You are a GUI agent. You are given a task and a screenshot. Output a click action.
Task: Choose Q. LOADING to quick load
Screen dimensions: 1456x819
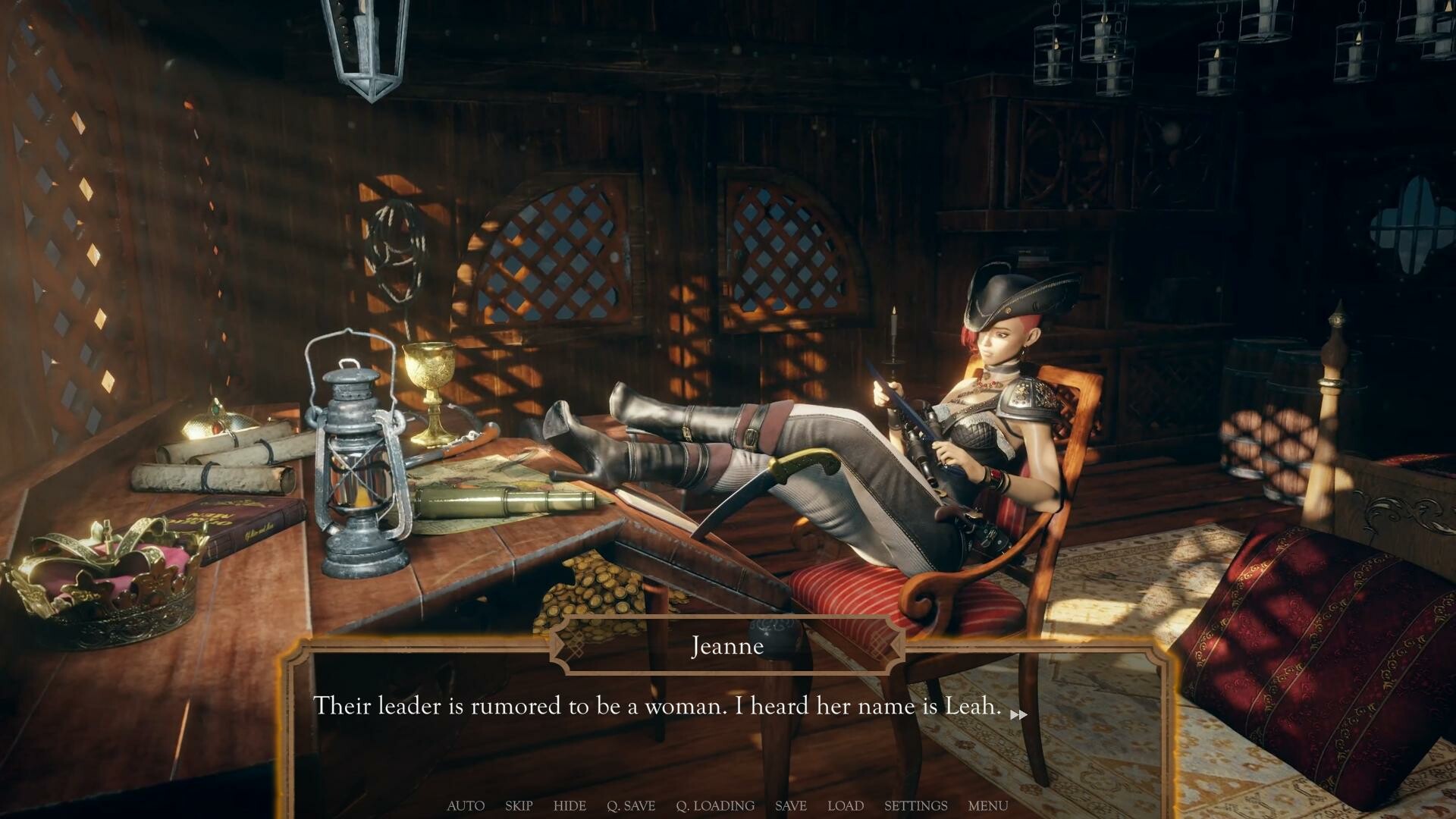point(715,805)
